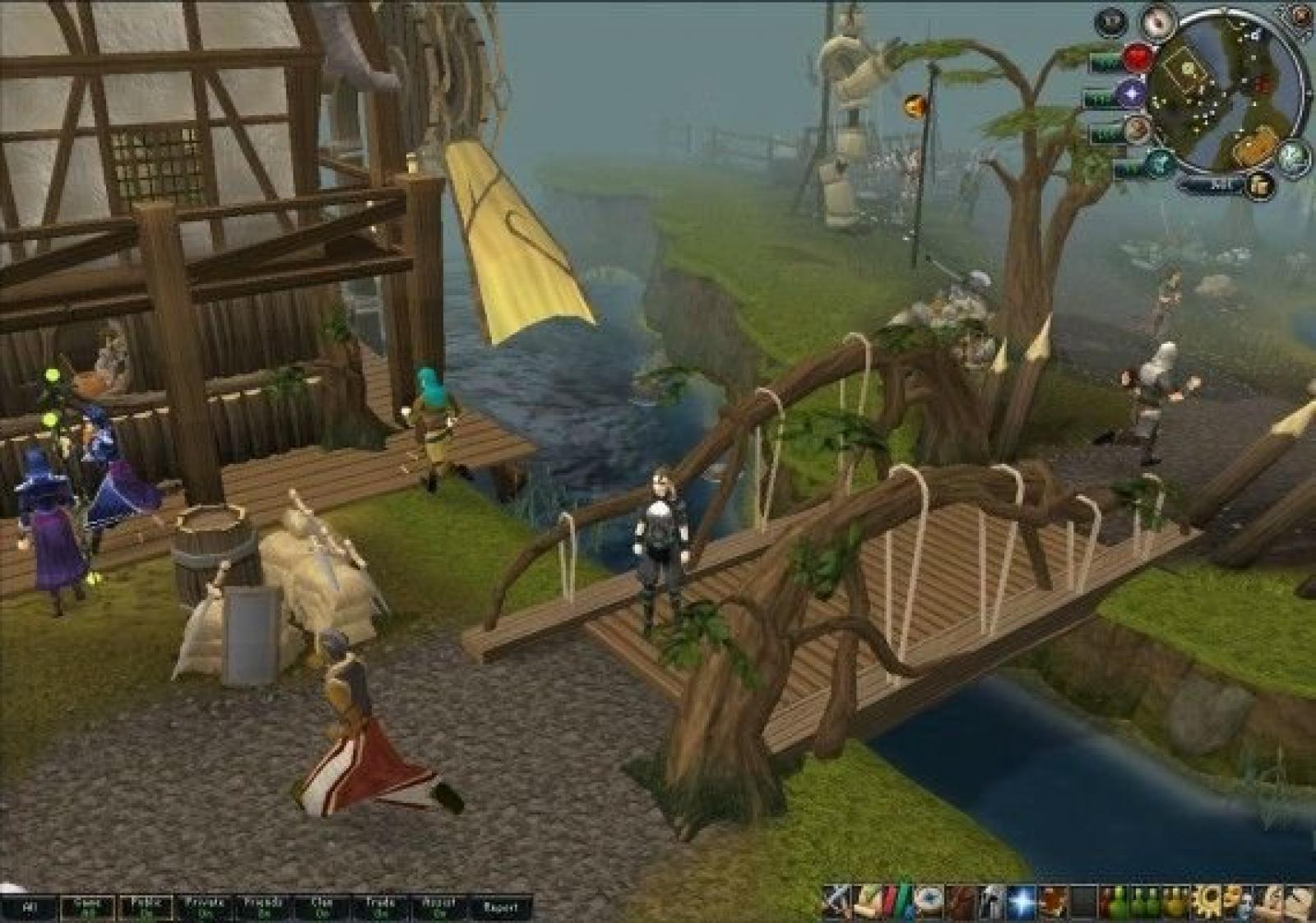This screenshot has height=923, width=1316.
Task: Toggle the Private chat filter
Action: click(205, 908)
